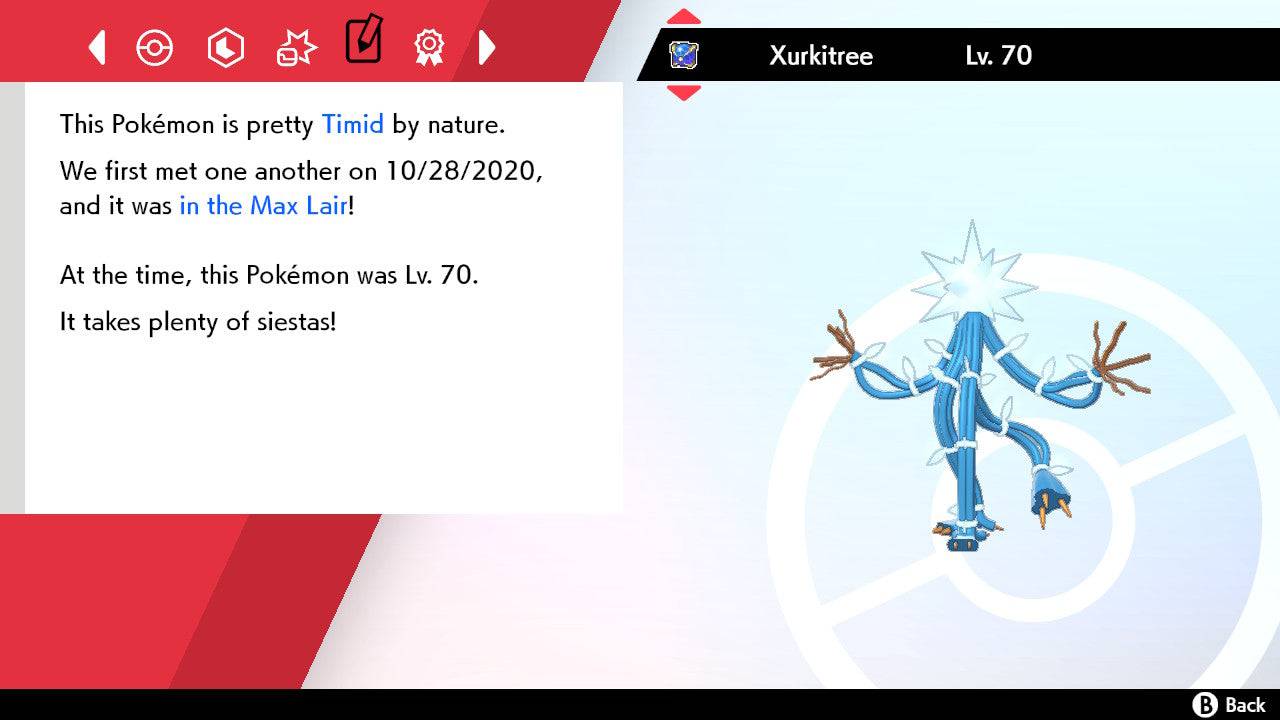Open the moves tab star icon

(295, 47)
